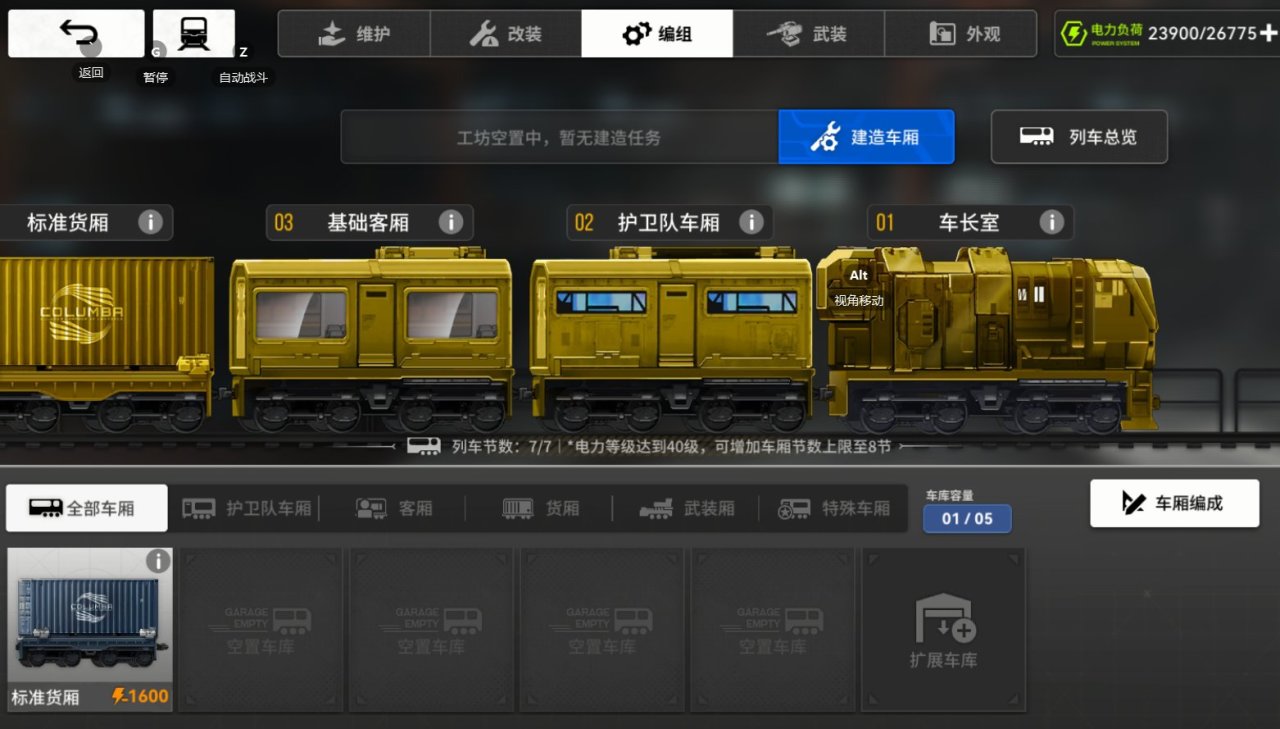Select the 建造车厢 build mode
The width and height of the screenshot is (1280, 729).
865,137
